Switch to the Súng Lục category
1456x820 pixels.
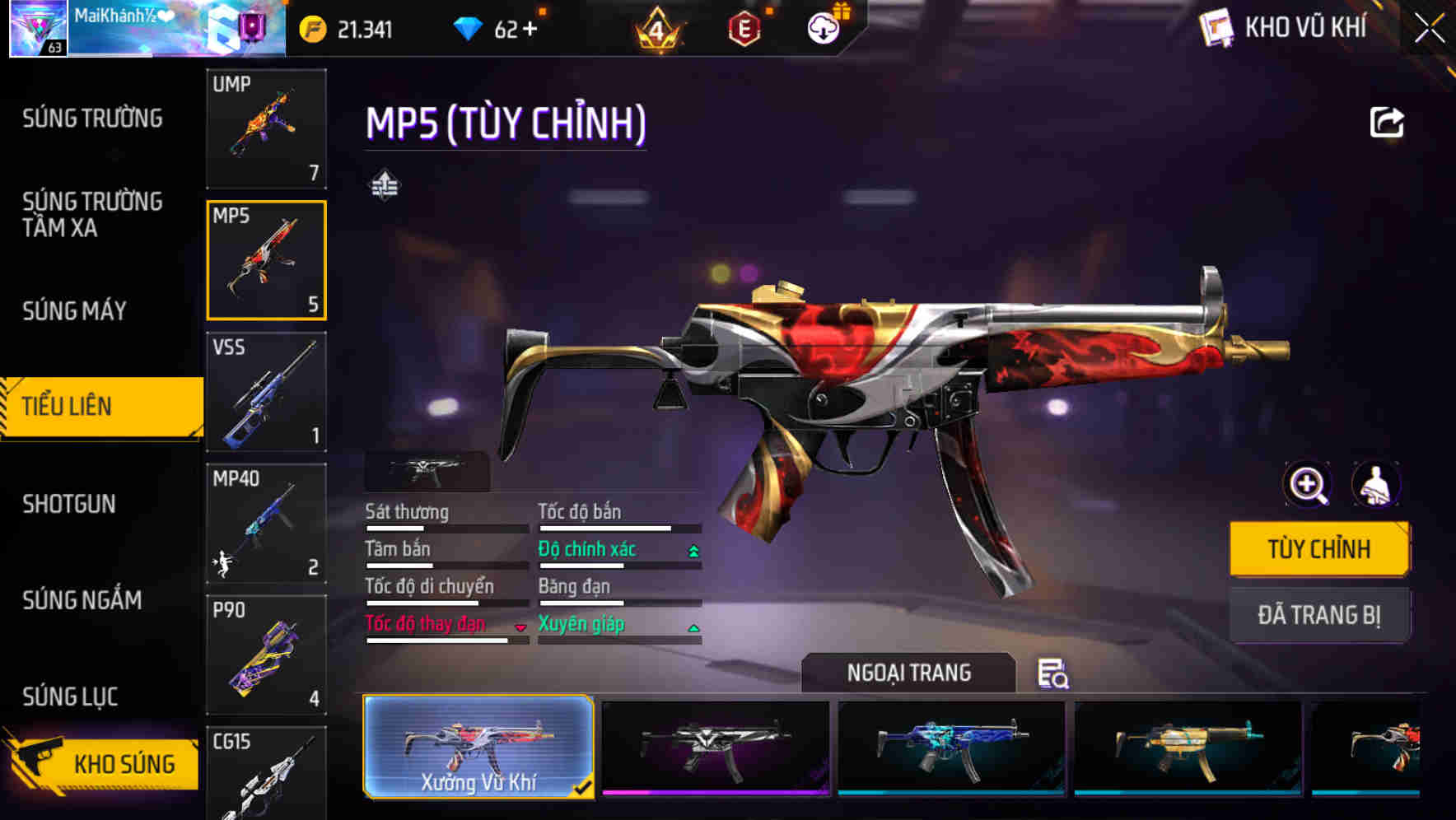70,697
